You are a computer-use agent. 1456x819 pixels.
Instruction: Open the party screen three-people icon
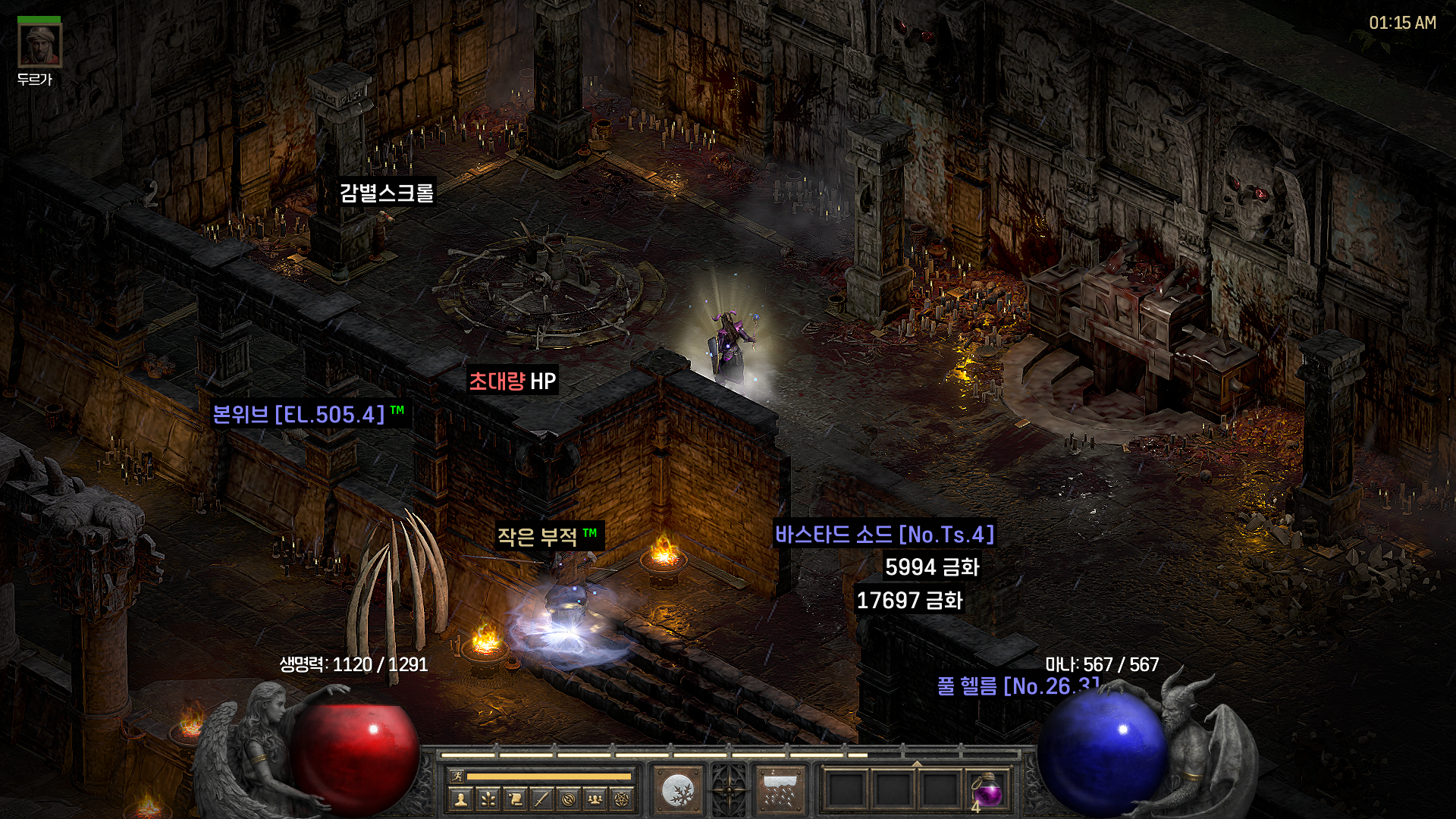595,799
